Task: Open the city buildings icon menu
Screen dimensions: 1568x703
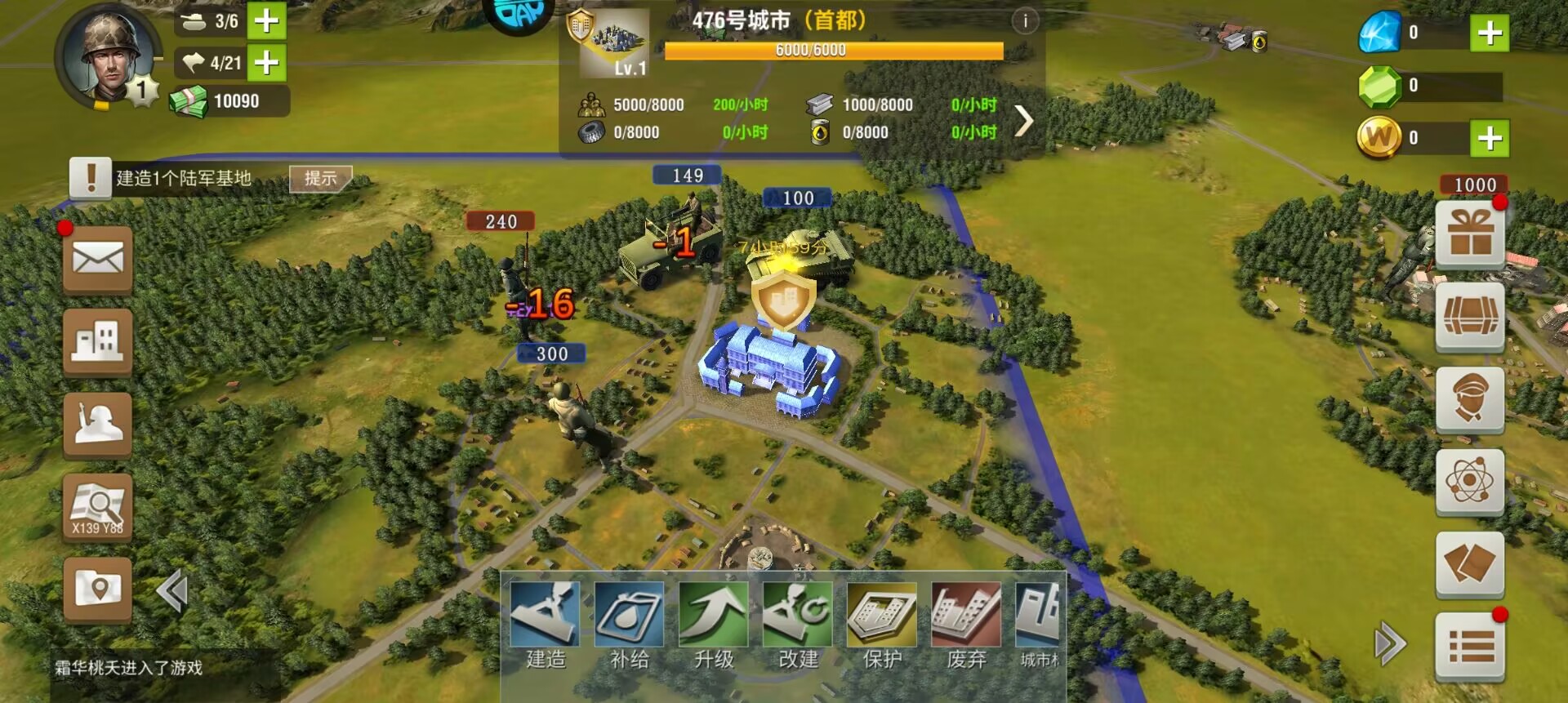Action: [x=98, y=341]
